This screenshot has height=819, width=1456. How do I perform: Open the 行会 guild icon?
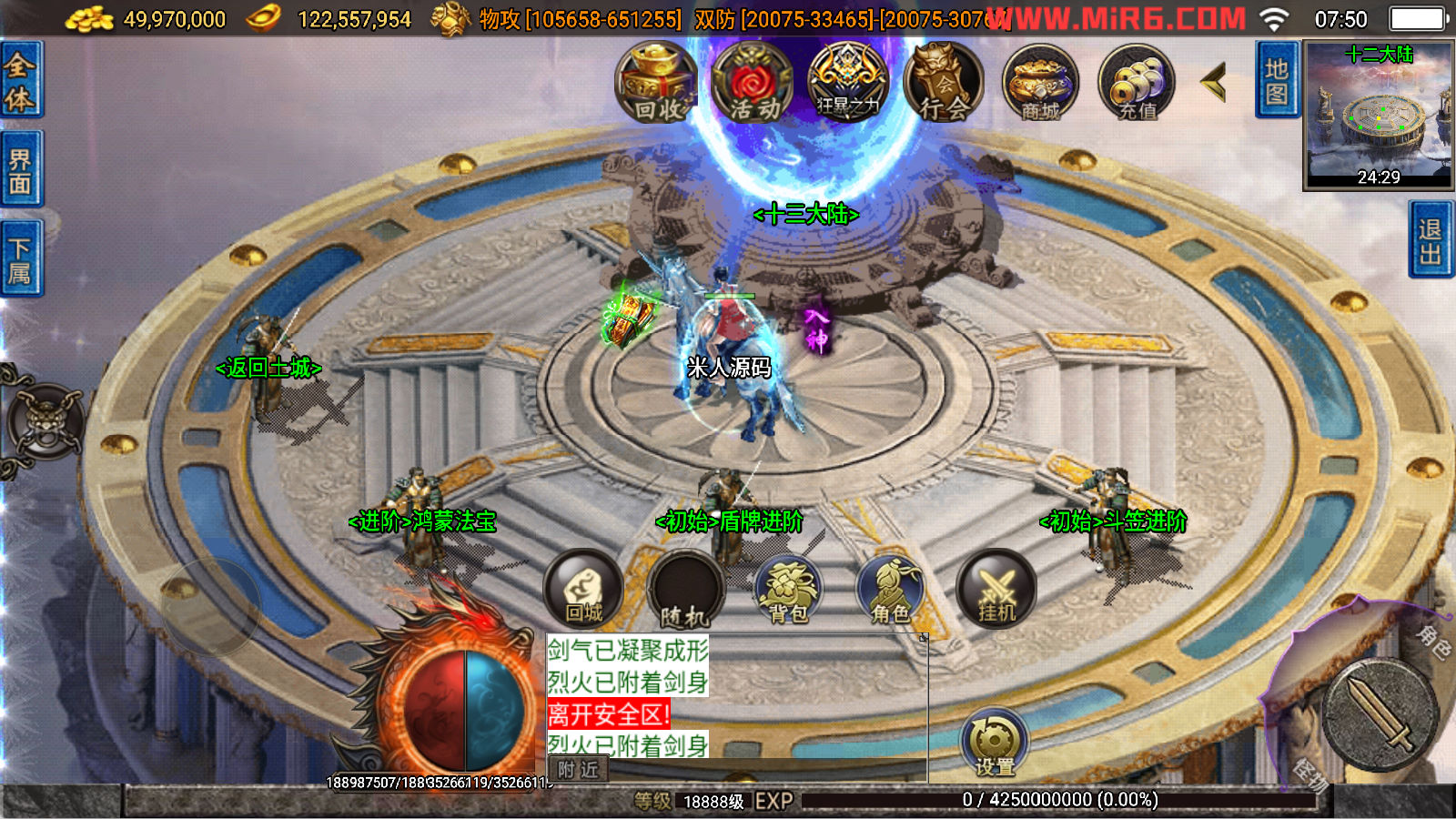tap(944, 84)
